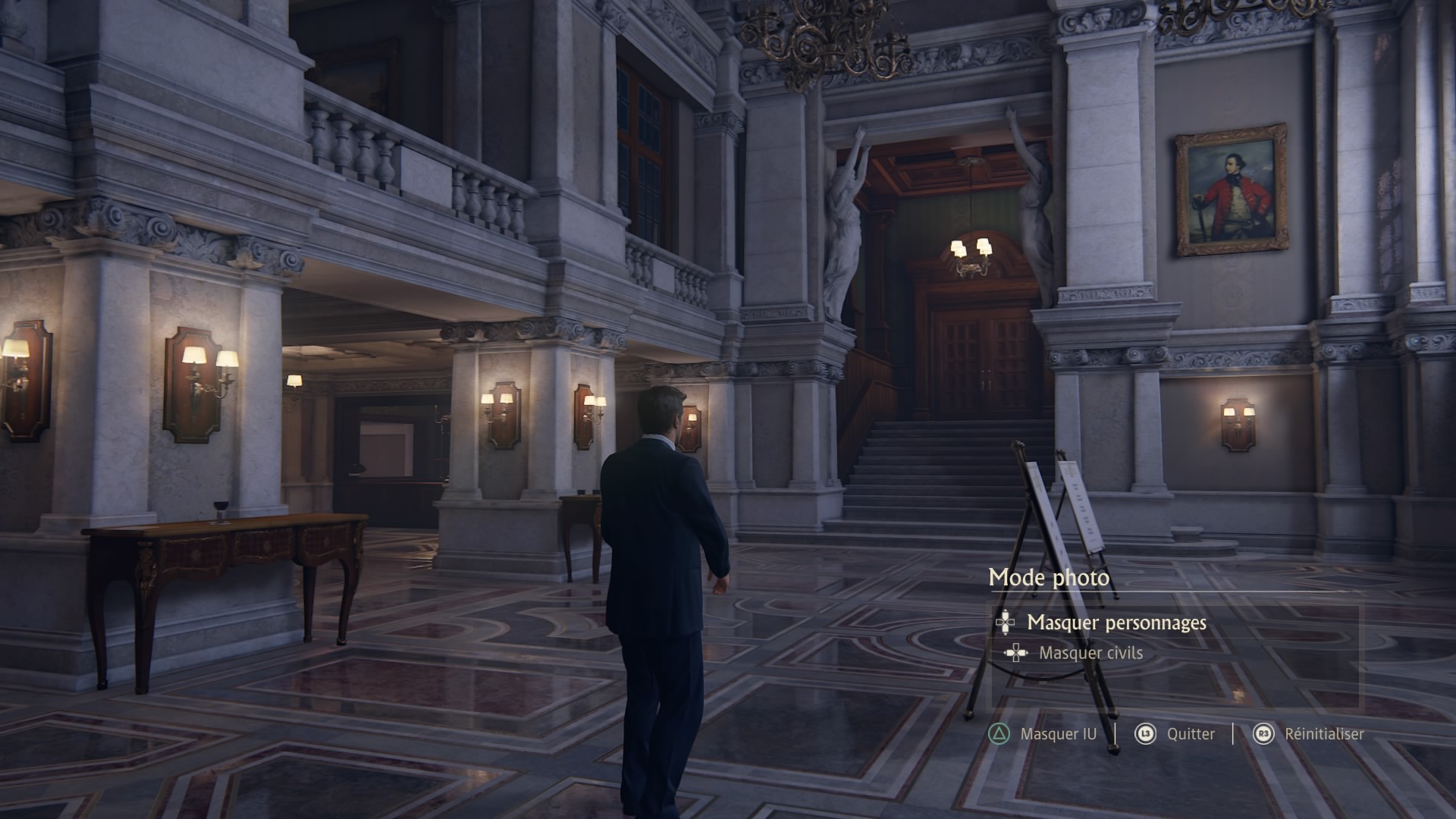The width and height of the screenshot is (1456, 819).
Task: Select the Masquer personnages option
Action: [x=1116, y=623]
